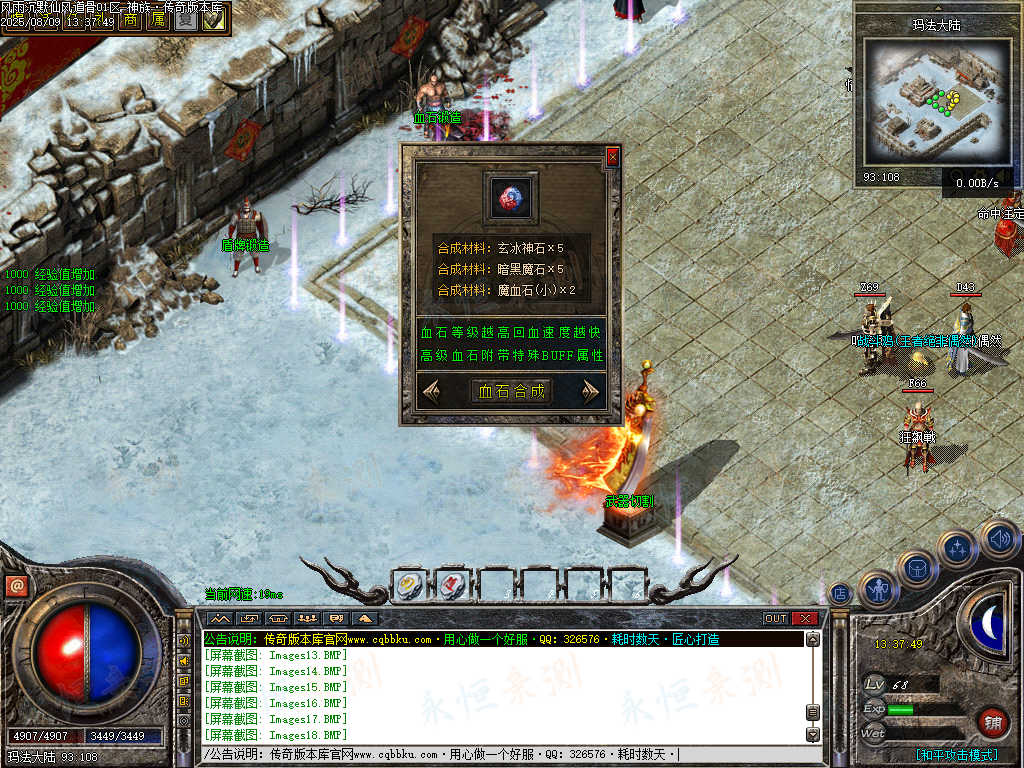1024x768 pixels.
Task: Click the OUT button on chat panel
Action: (x=776, y=618)
